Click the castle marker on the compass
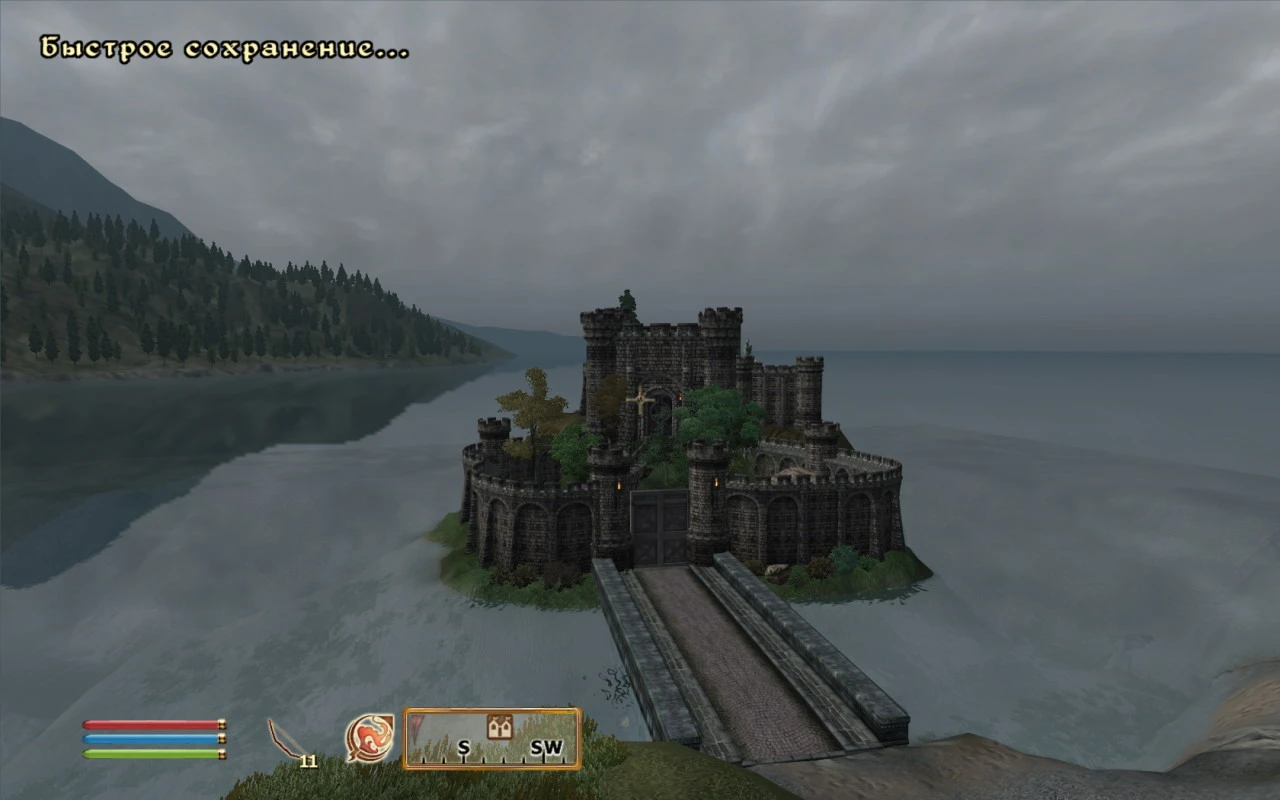Screen dimensions: 1280x800 coord(500,726)
